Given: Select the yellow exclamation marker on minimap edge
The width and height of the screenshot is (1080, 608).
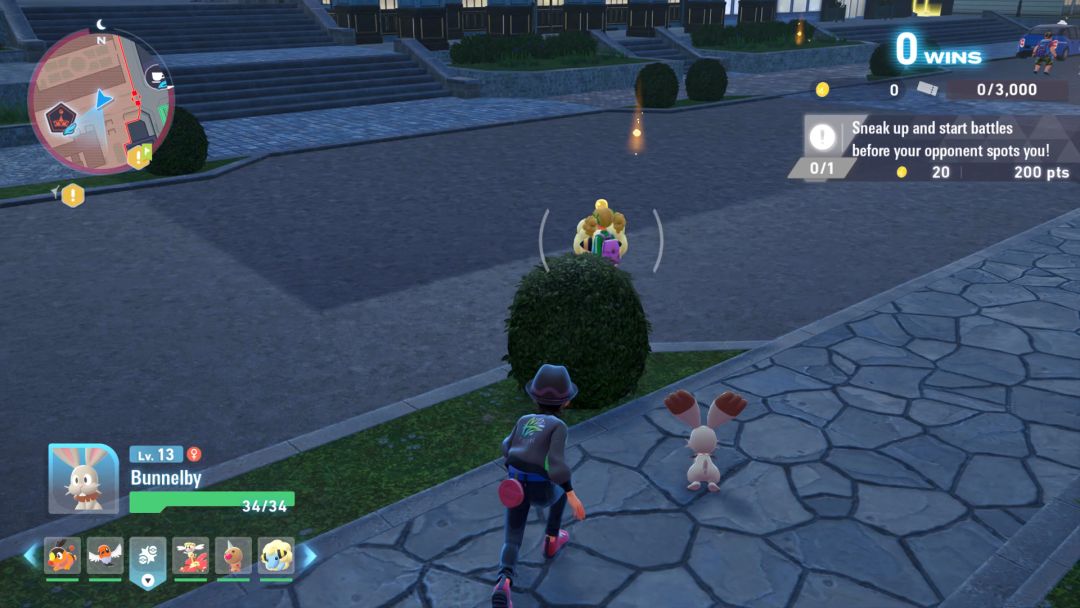Looking at the screenshot, I should coord(137,157).
